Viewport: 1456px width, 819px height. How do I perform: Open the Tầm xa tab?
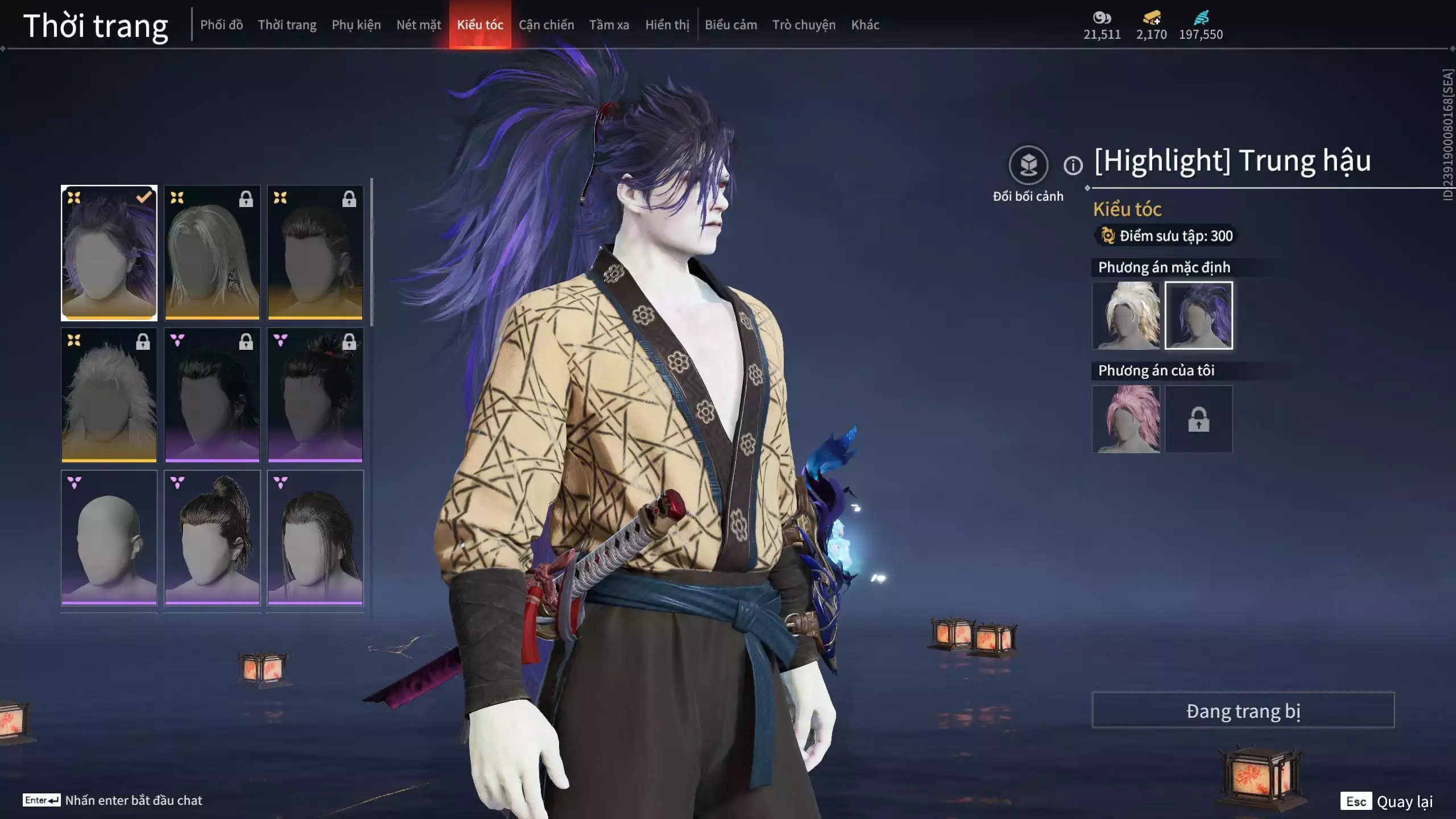point(609,25)
